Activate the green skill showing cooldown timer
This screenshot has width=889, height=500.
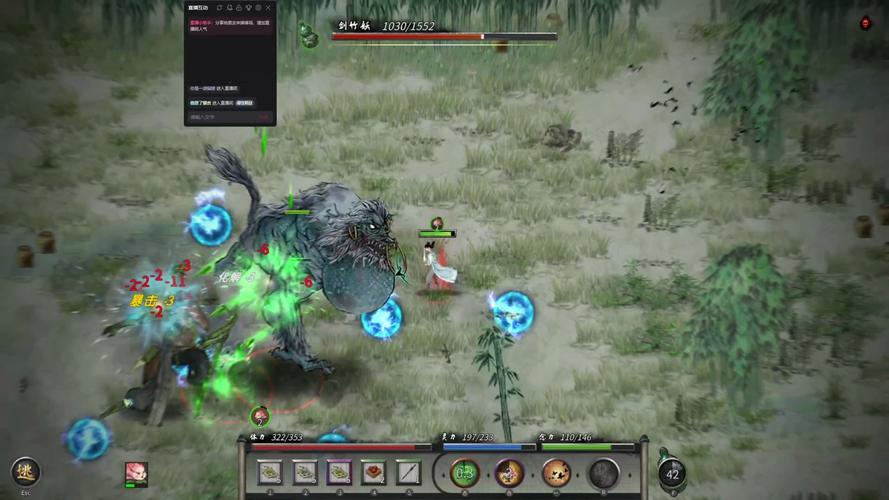click(465, 473)
